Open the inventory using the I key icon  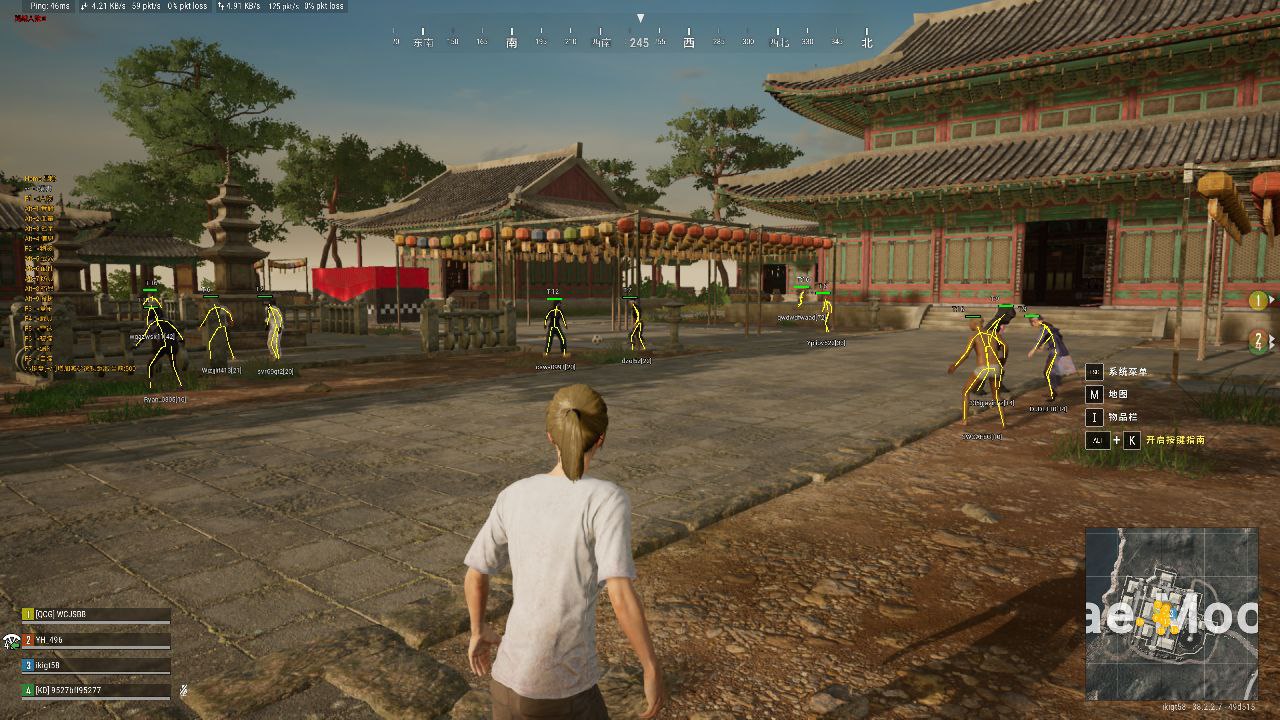(x=1096, y=417)
